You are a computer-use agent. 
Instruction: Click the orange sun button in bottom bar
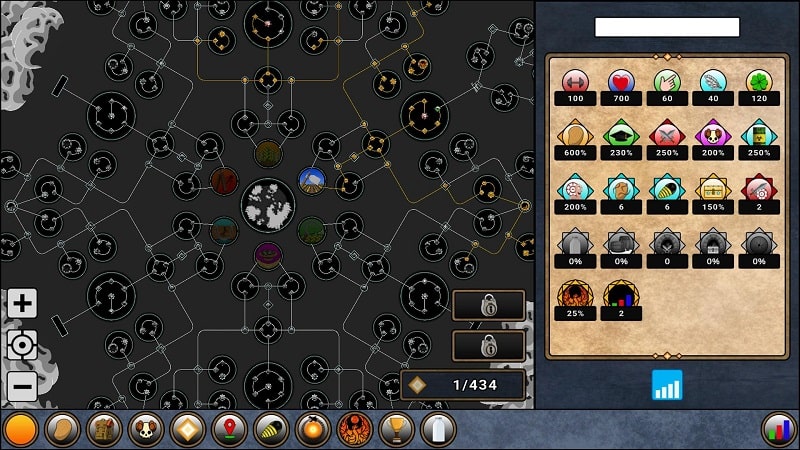coord(21,430)
